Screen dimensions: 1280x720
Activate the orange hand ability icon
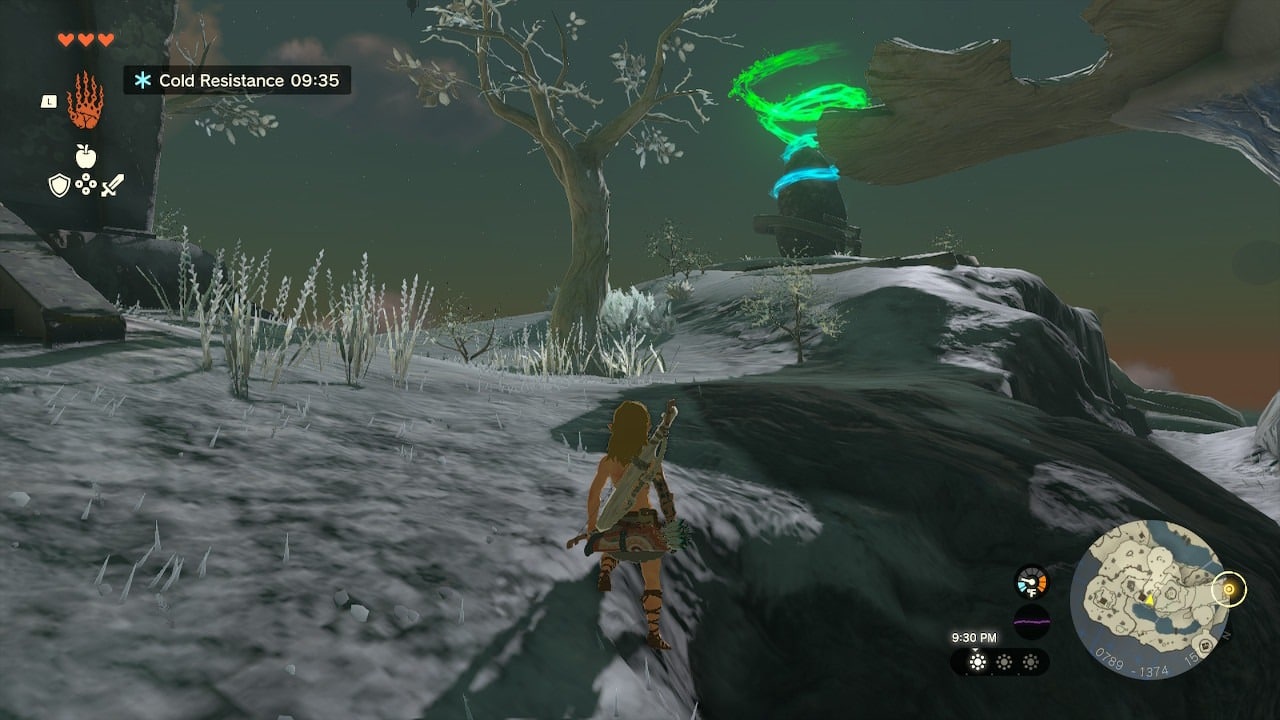tap(85, 100)
